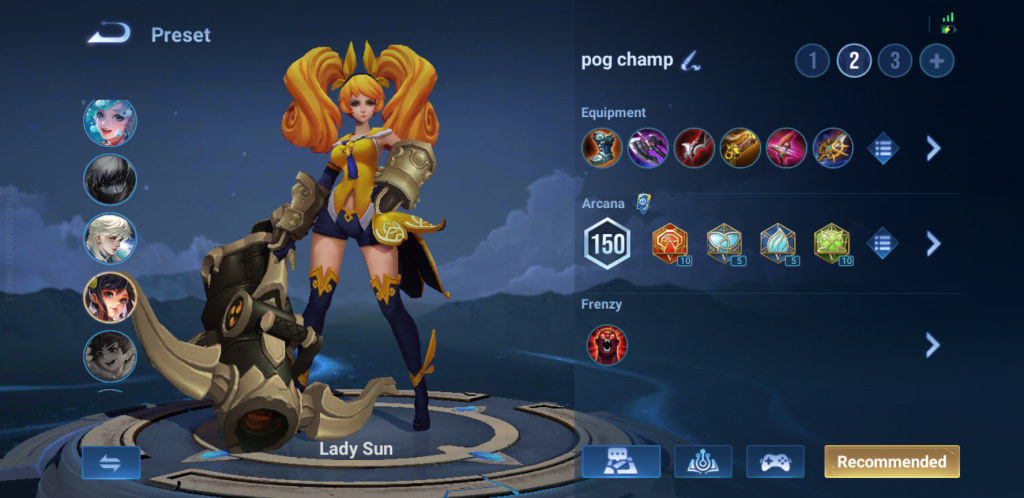The height and width of the screenshot is (498, 1024).
Task: Swap hero using the switch arrows button
Action: (111, 463)
